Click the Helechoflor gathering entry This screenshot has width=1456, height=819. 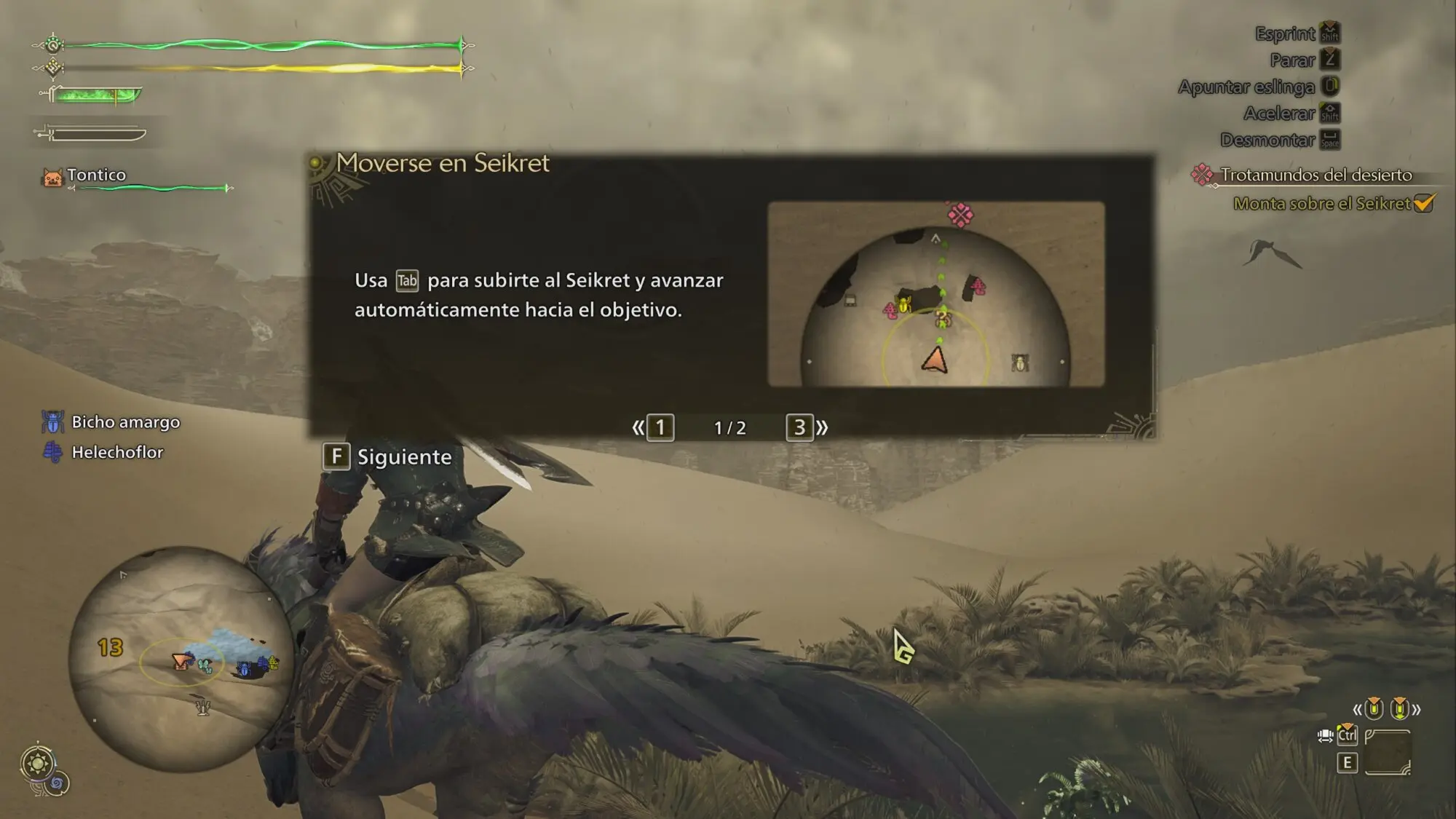click(x=116, y=452)
